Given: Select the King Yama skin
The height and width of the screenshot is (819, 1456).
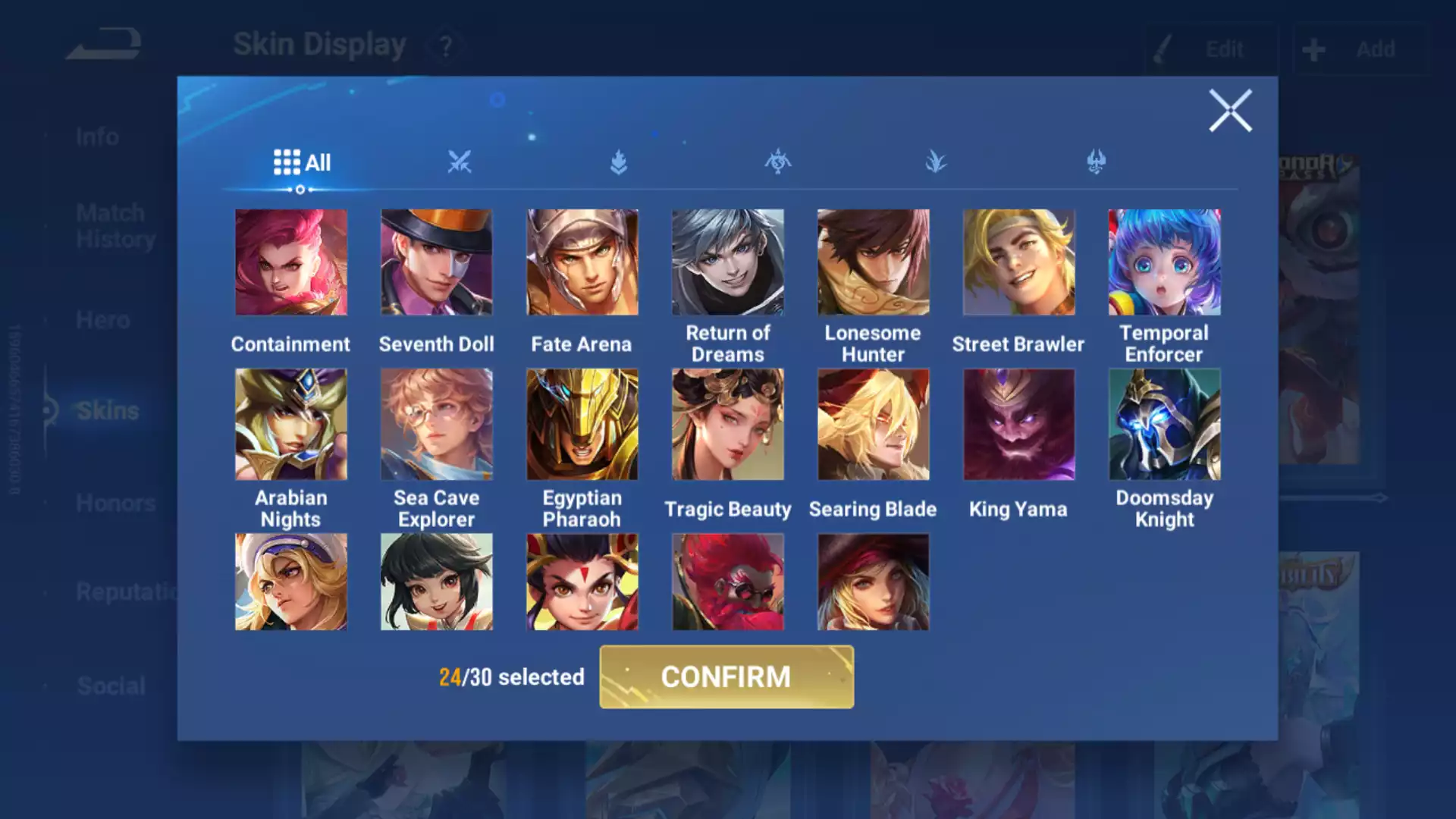Looking at the screenshot, I should (x=1018, y=425).
